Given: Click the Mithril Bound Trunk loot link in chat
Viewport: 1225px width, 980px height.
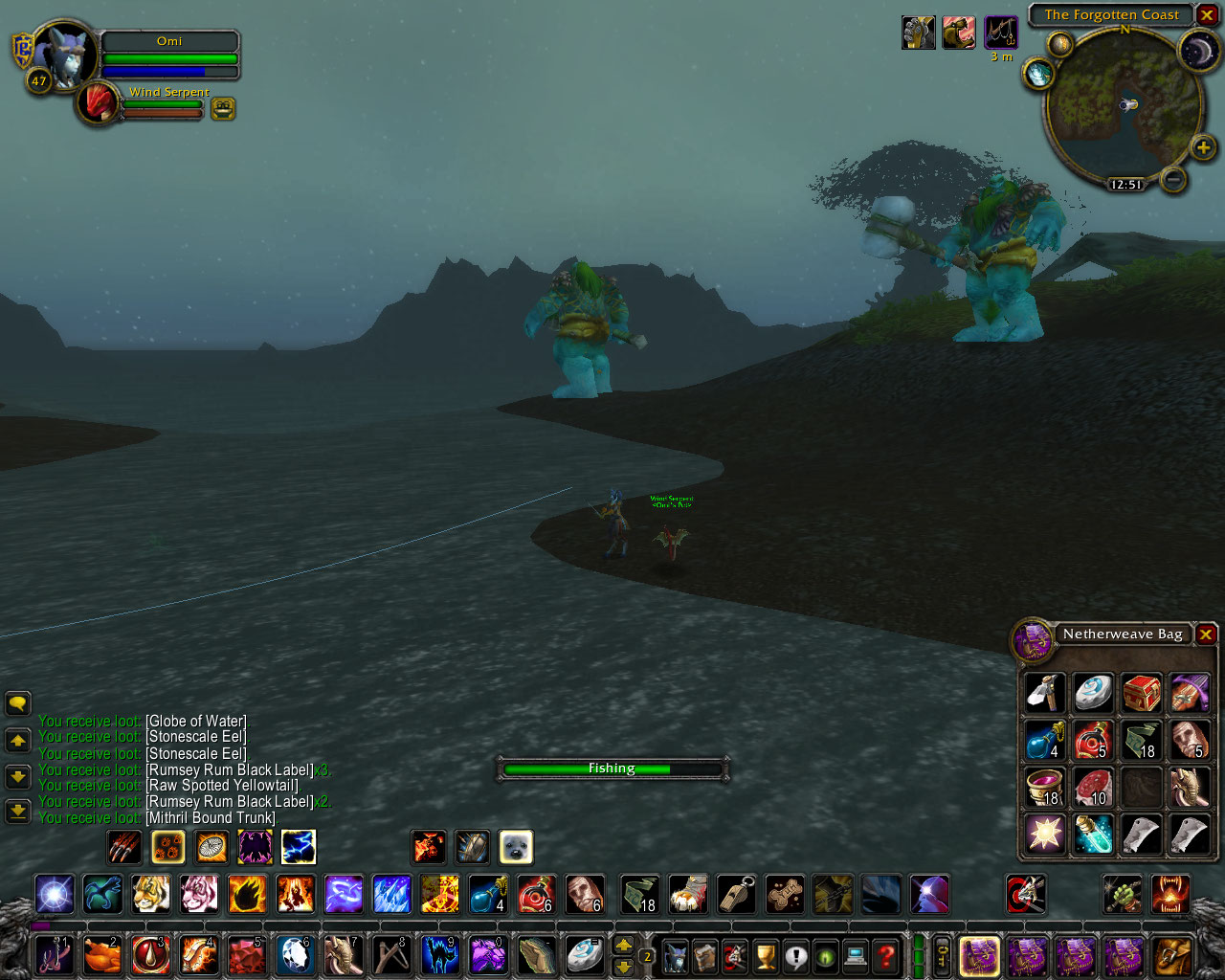Looking at the screenshot, I should (210, 817).
